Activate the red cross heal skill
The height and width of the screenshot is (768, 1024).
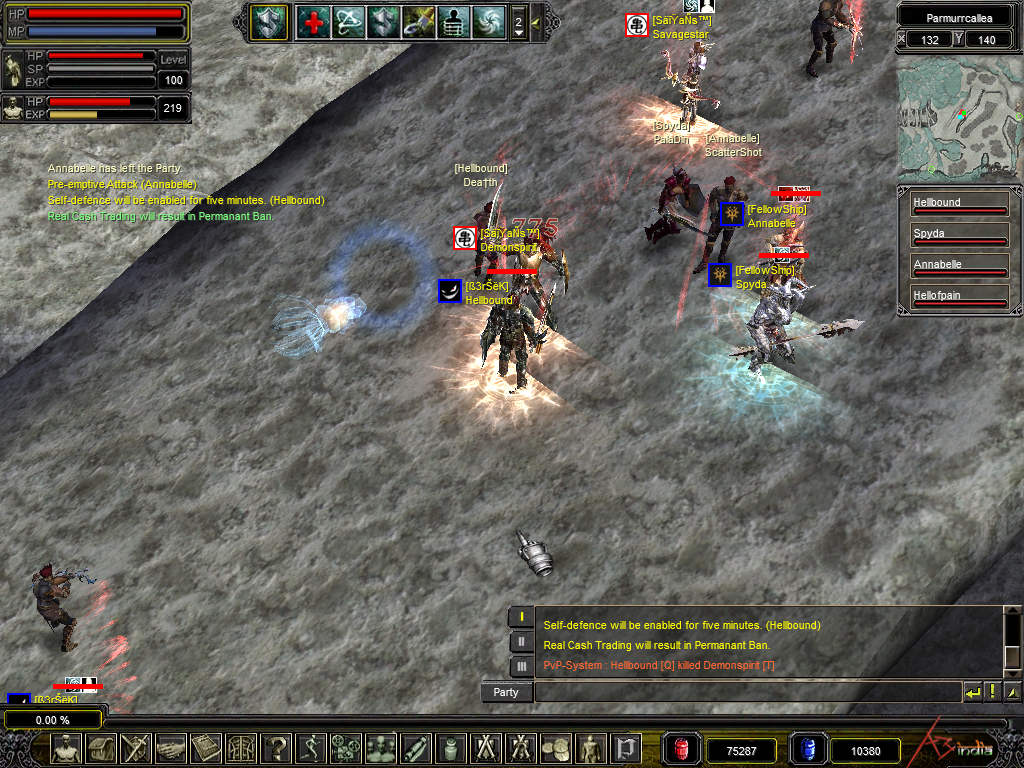click(x=314, y=21)
